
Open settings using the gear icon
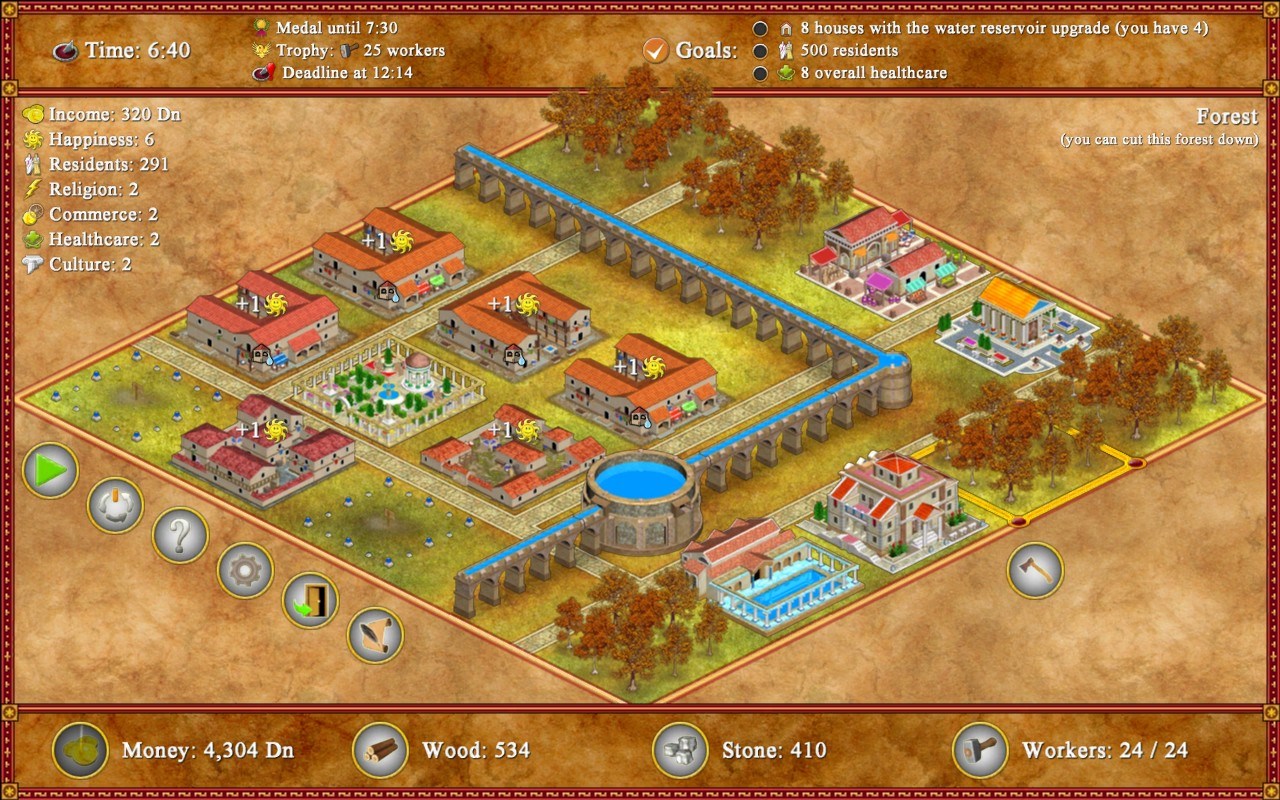pos(244,570)
